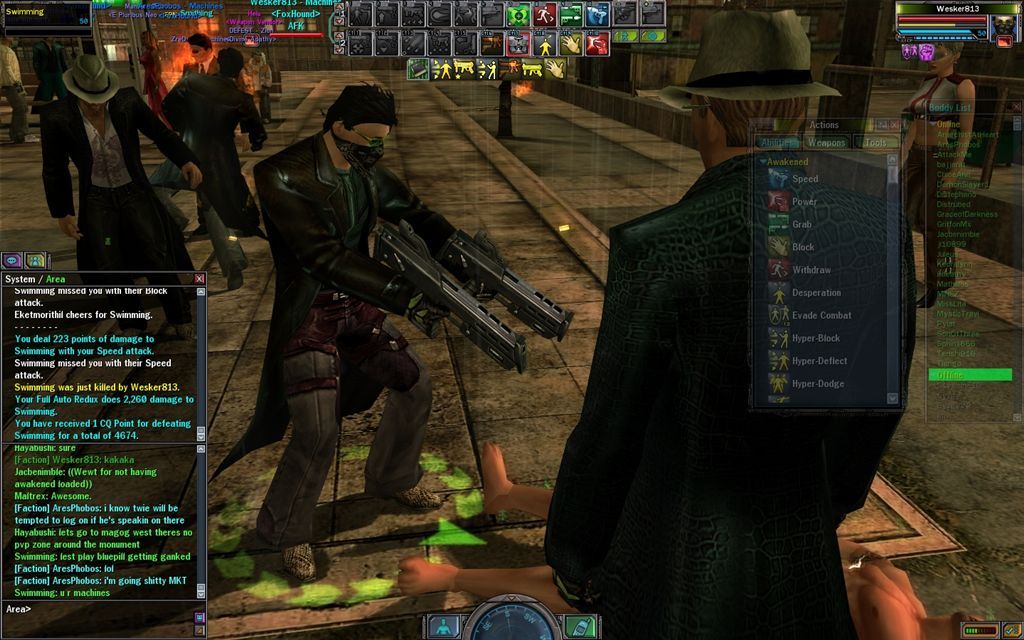1024x640 pixels.
Task: Choose the Power attack ability
Action: click(805, 202)
